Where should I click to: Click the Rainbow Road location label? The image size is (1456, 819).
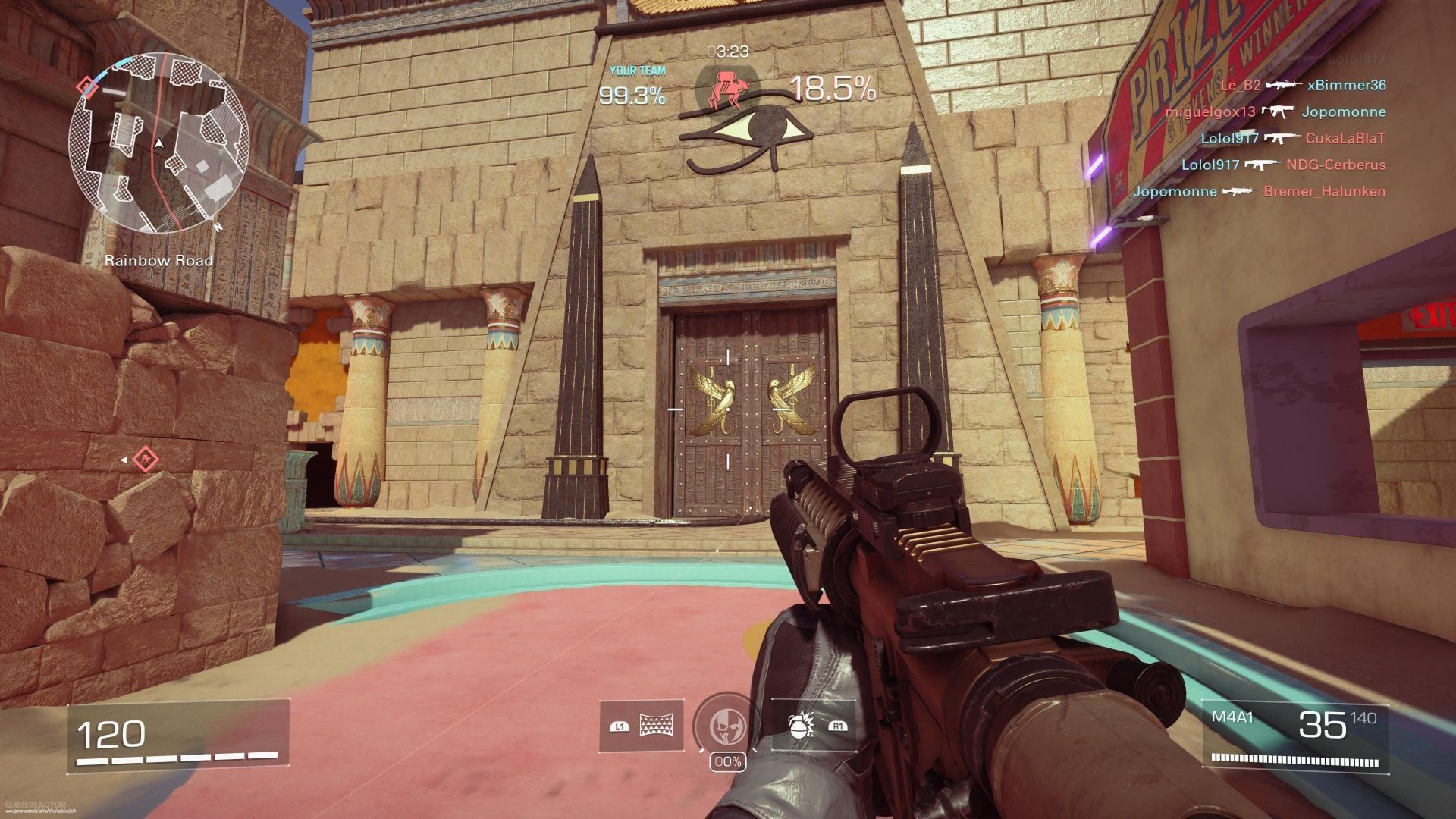click(x=158, y=259)
